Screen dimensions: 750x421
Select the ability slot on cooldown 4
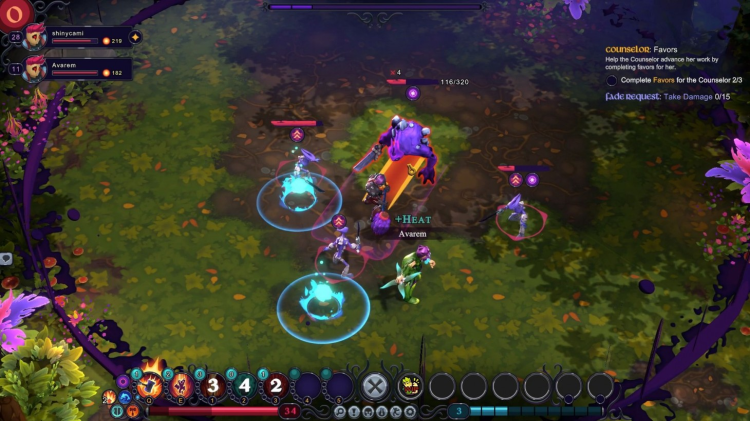(x=244, y=386)
